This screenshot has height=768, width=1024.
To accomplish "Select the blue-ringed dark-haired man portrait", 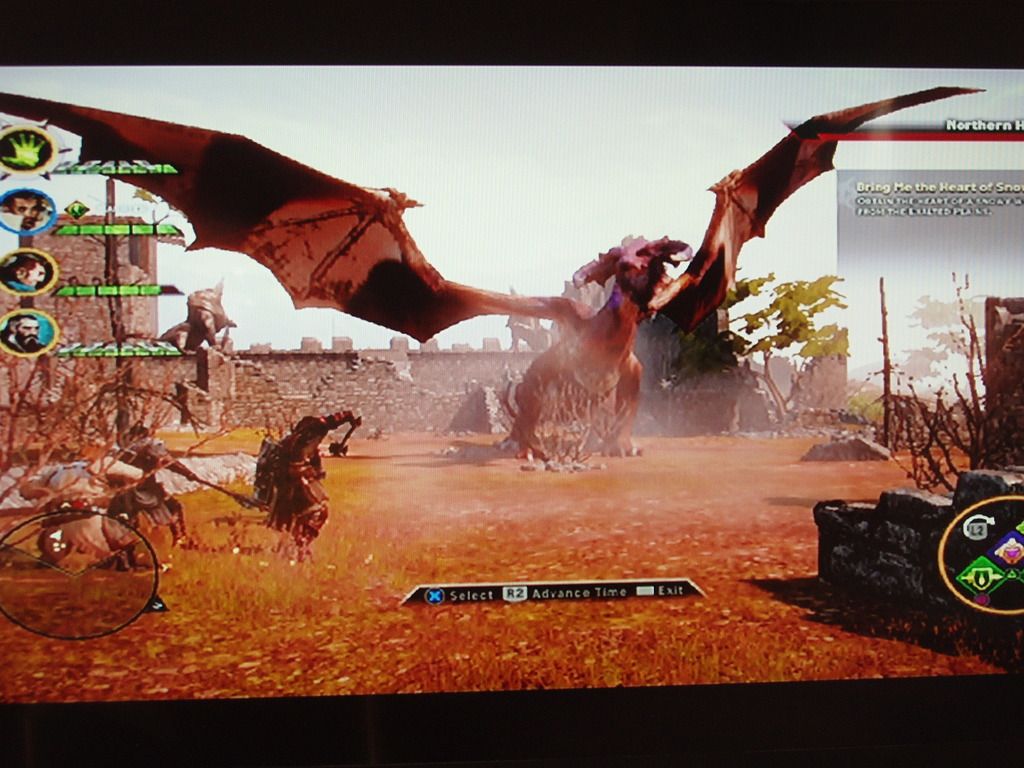I will point(27,211).
